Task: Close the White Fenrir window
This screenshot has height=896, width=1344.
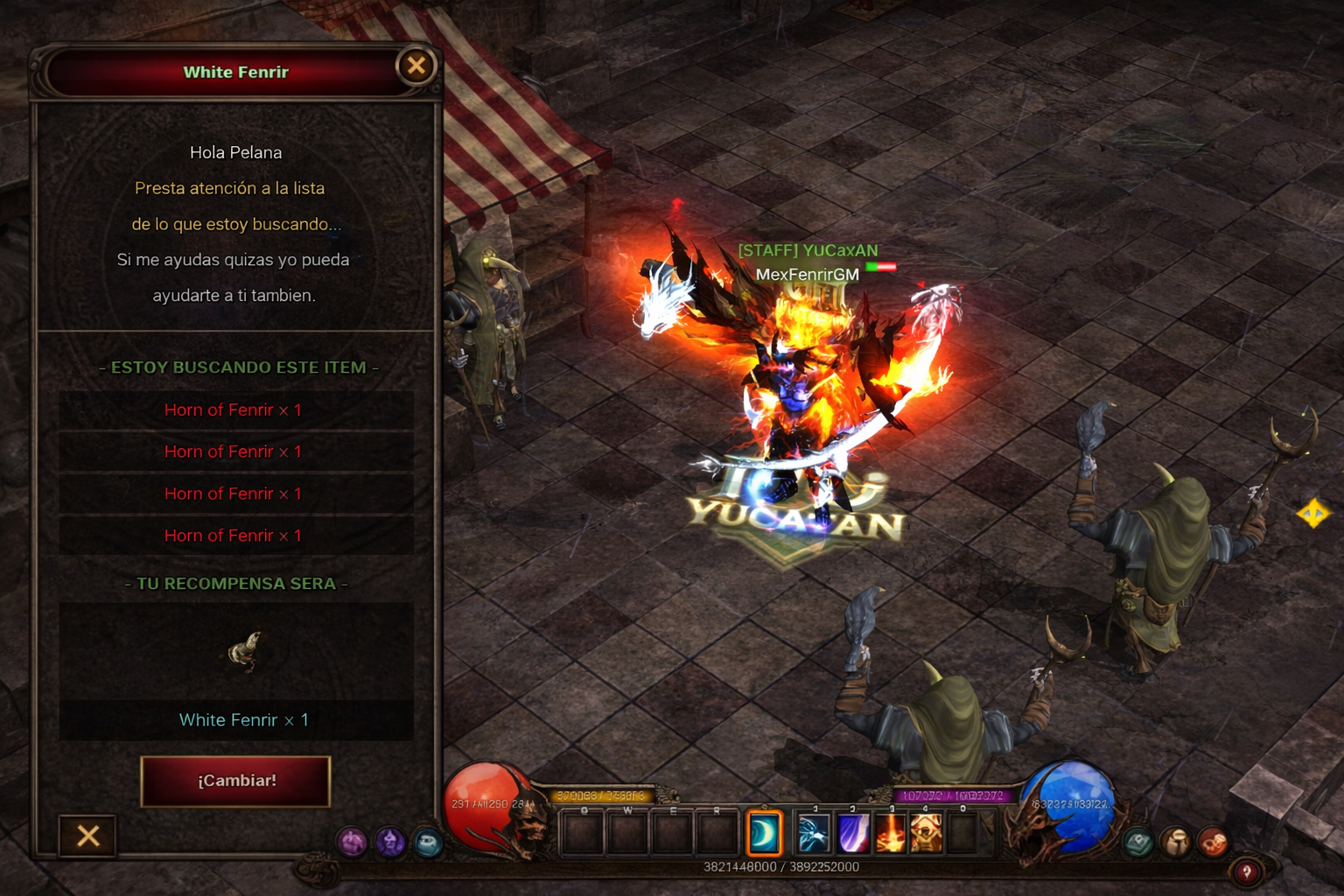Action: coord(416,65)
